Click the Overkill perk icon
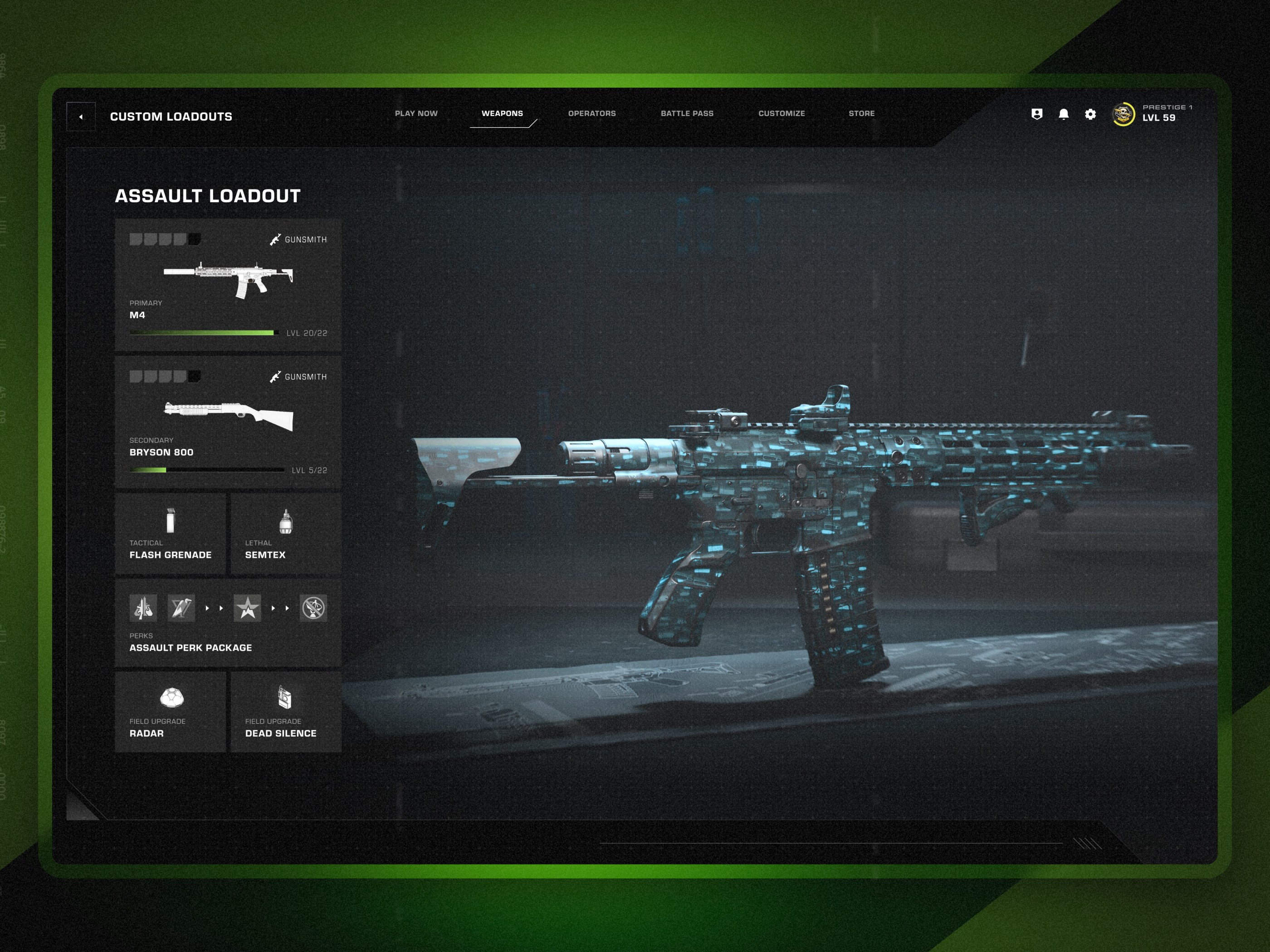1270x952 pixels. (x=144, y=609)
